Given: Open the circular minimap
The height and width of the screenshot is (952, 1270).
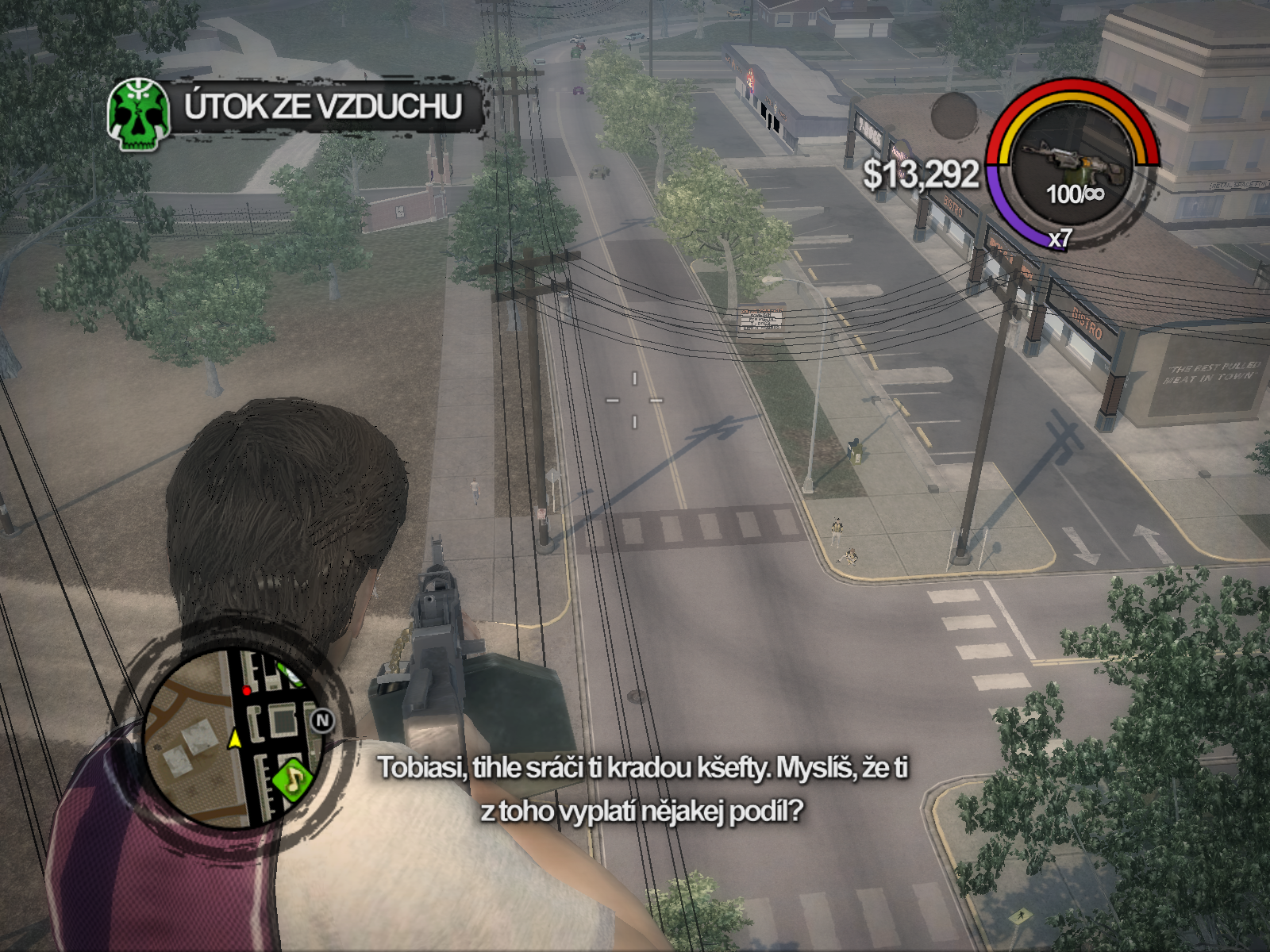Looking at the screenshot, I should [233, 739].
